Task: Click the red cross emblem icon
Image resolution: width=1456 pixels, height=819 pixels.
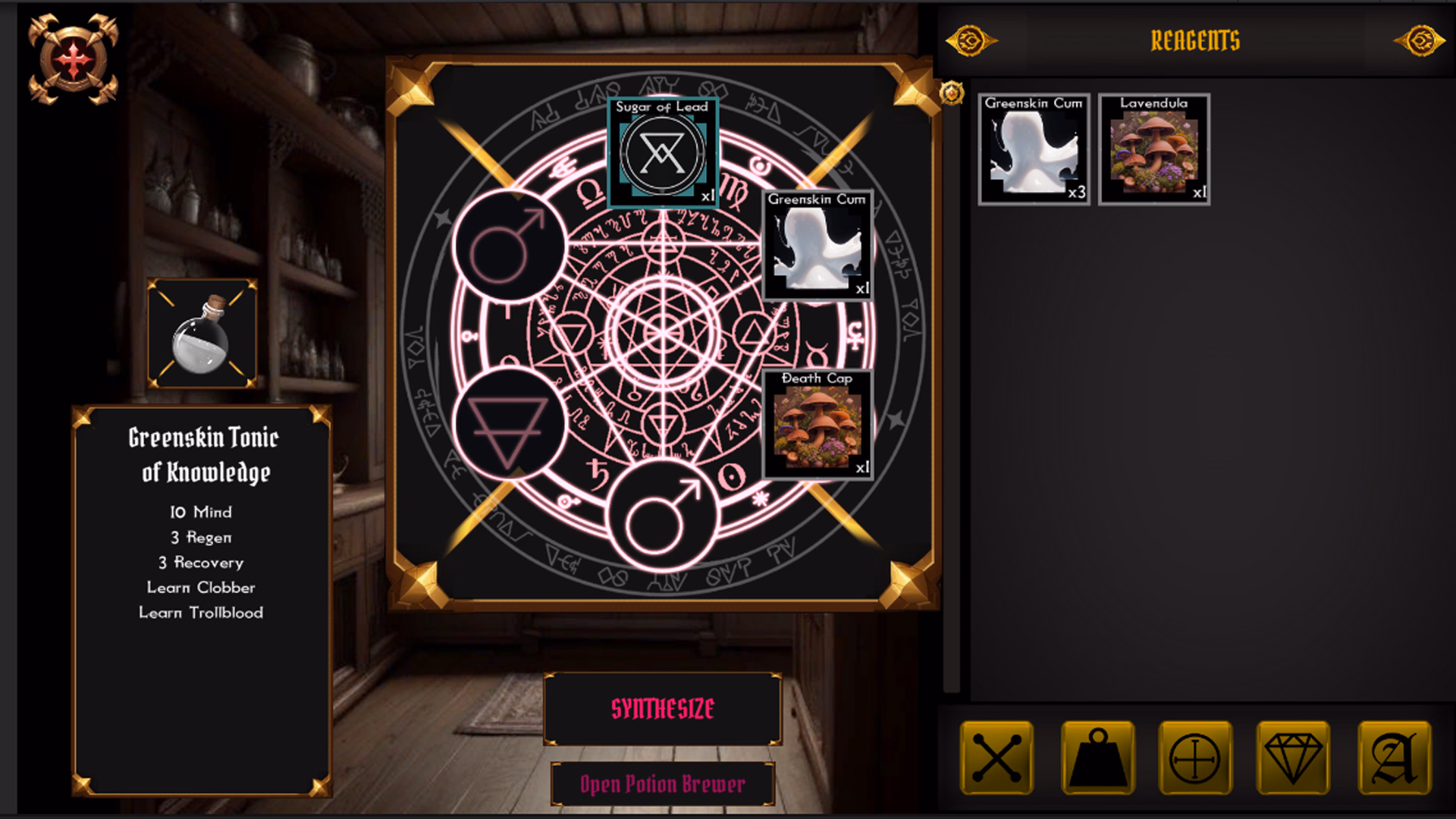Action: 73,60
